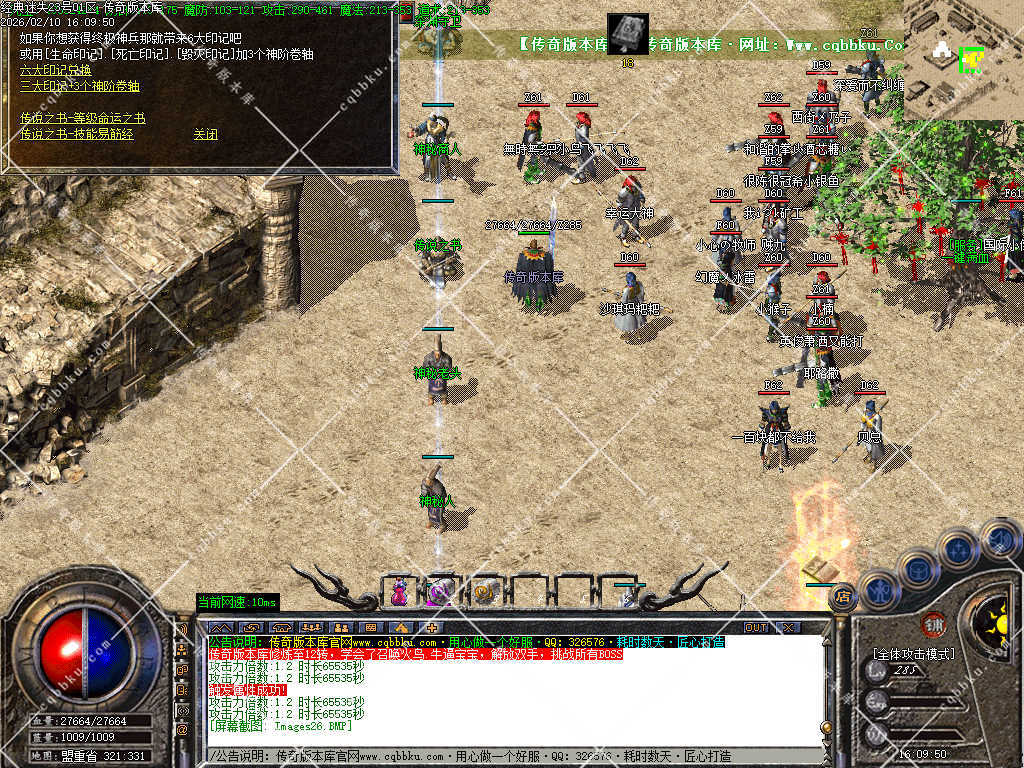
Task: Use the golden spiral scroll hotbar item
Action: [x=486, y=592]
